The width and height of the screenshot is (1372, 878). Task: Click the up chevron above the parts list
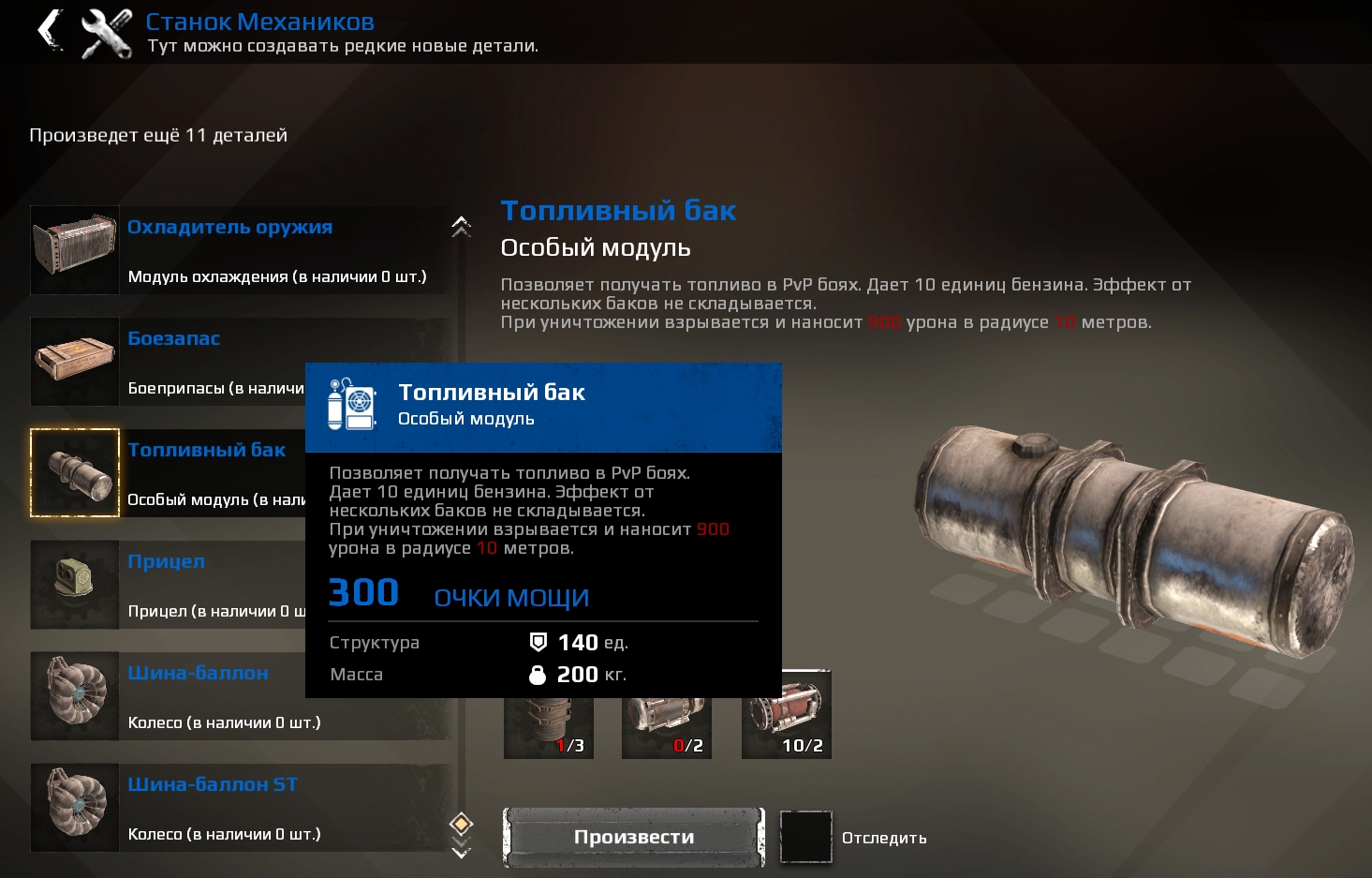(459, 227)
